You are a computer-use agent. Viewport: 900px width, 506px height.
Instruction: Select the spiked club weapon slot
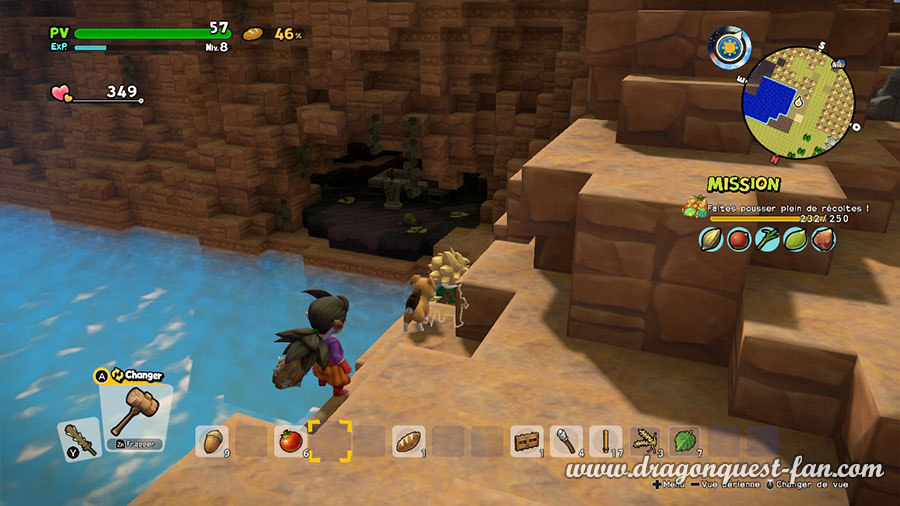pos(79,438)
